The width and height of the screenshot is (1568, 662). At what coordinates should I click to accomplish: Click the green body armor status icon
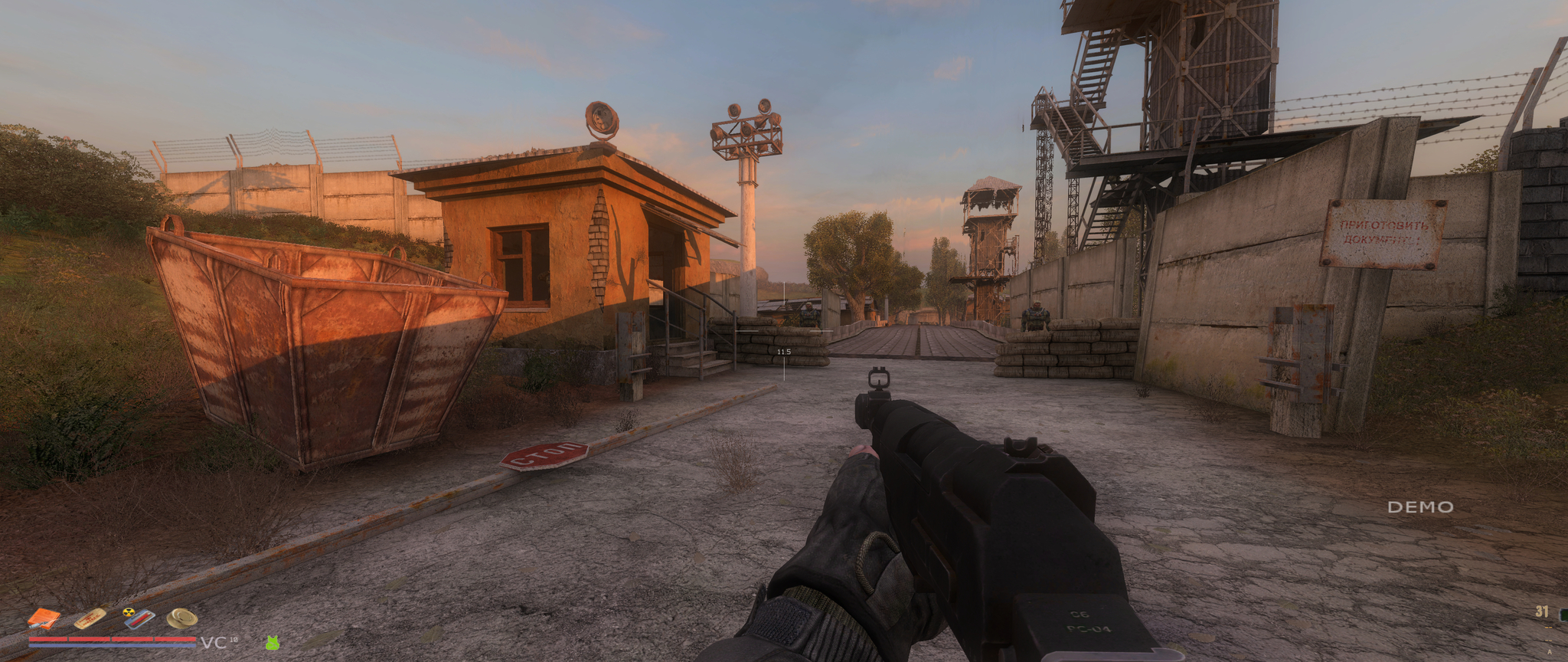pos(272,643)
